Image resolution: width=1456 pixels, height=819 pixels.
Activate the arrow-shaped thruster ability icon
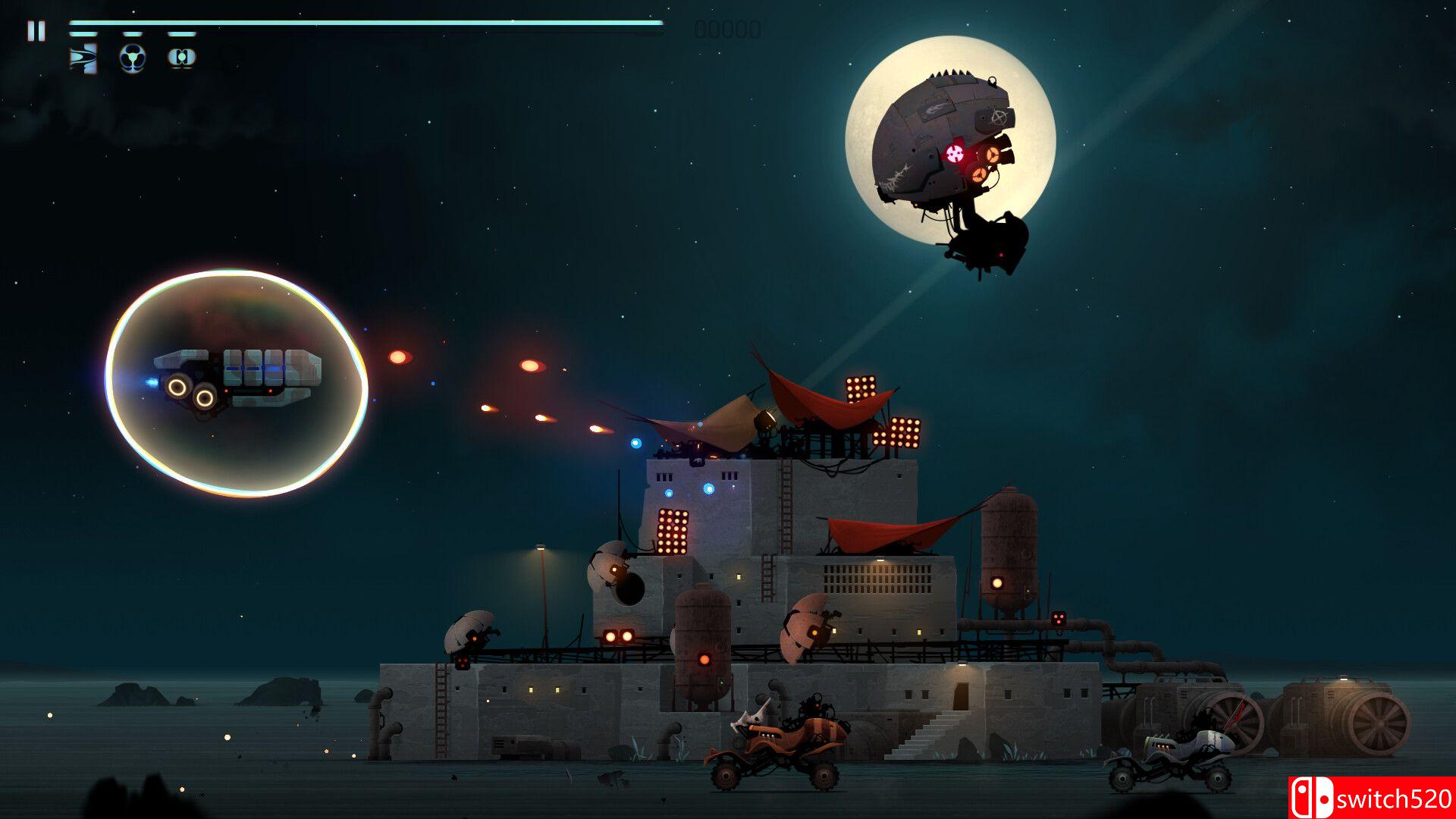click(x=83, y=58)
